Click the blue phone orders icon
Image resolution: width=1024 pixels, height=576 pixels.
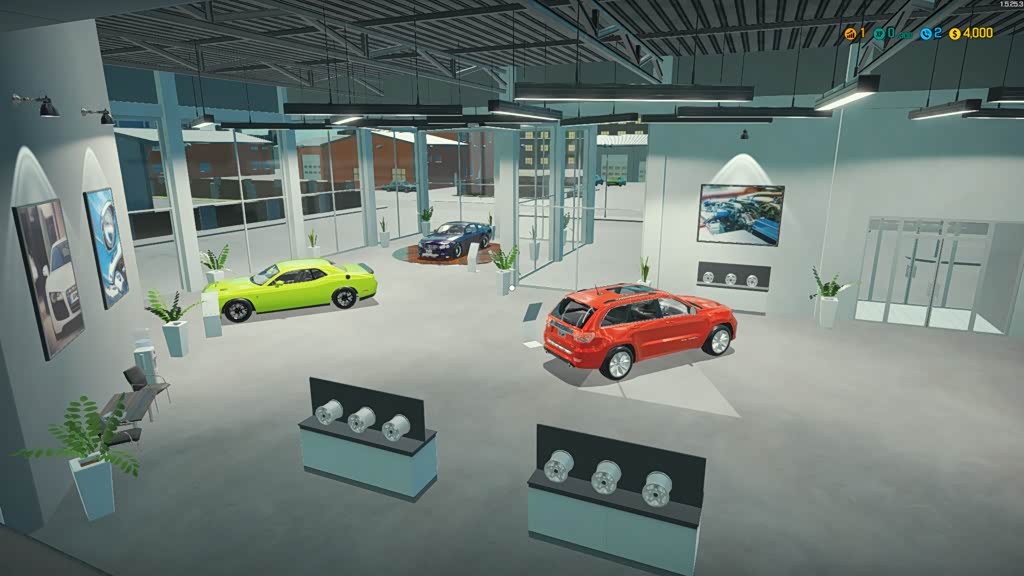click(926, 33)
